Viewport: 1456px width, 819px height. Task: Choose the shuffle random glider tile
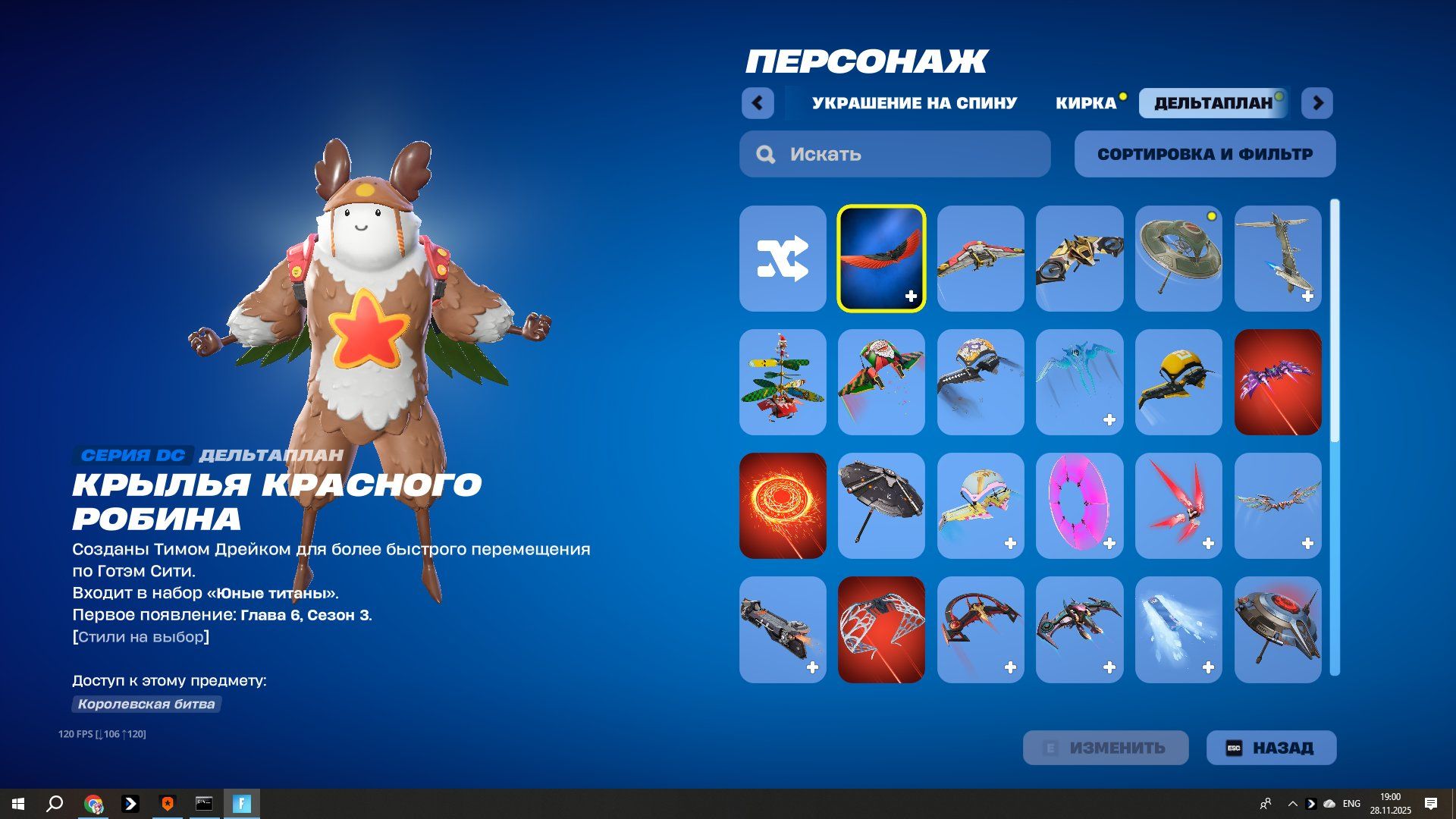(x=783, y=259)
